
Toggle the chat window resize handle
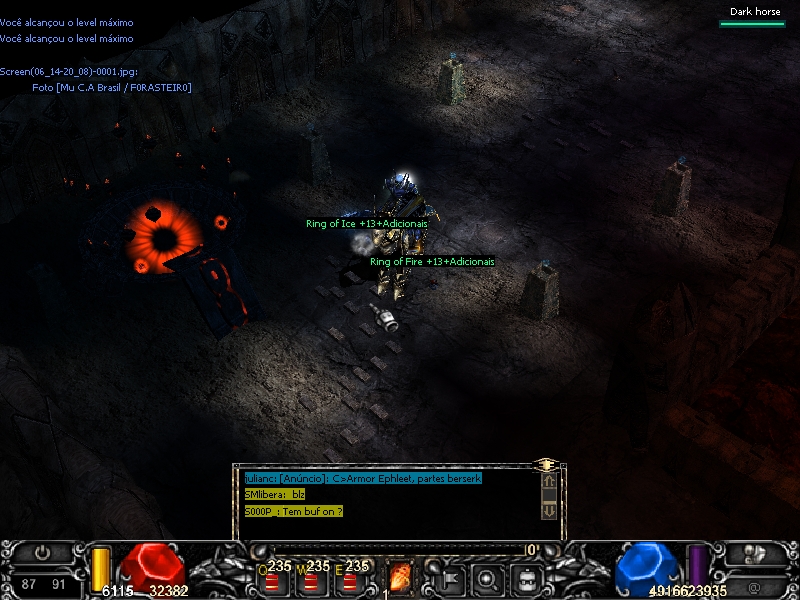point(546,465)
